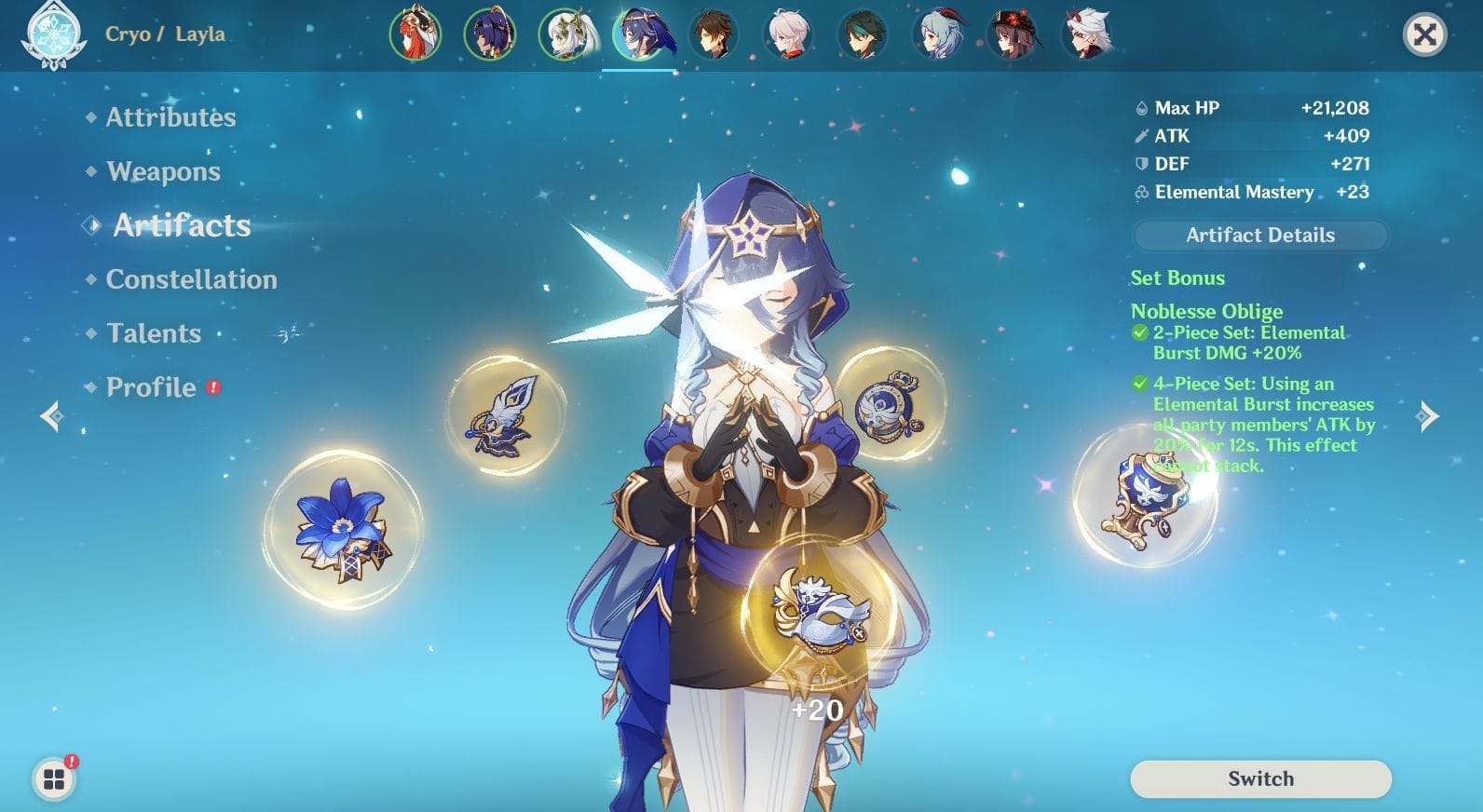Image resolution: width=1483 pixels, height=812 pixels.
Task: Open the party setup icon bottom left
Action: pyautogui.click(x=55, y=780)
